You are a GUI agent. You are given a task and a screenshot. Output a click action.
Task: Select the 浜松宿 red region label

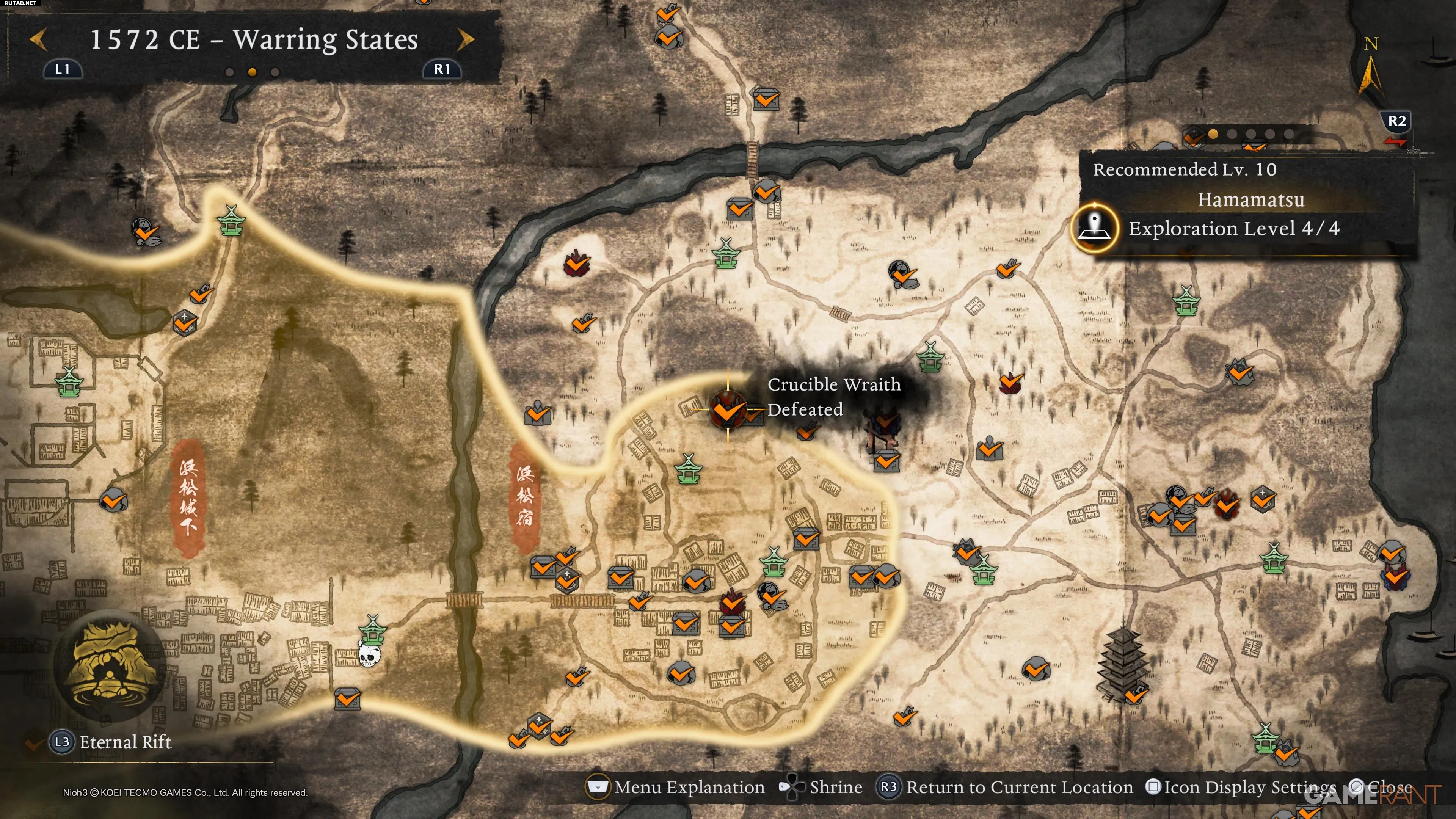click(x=524, y=496)
